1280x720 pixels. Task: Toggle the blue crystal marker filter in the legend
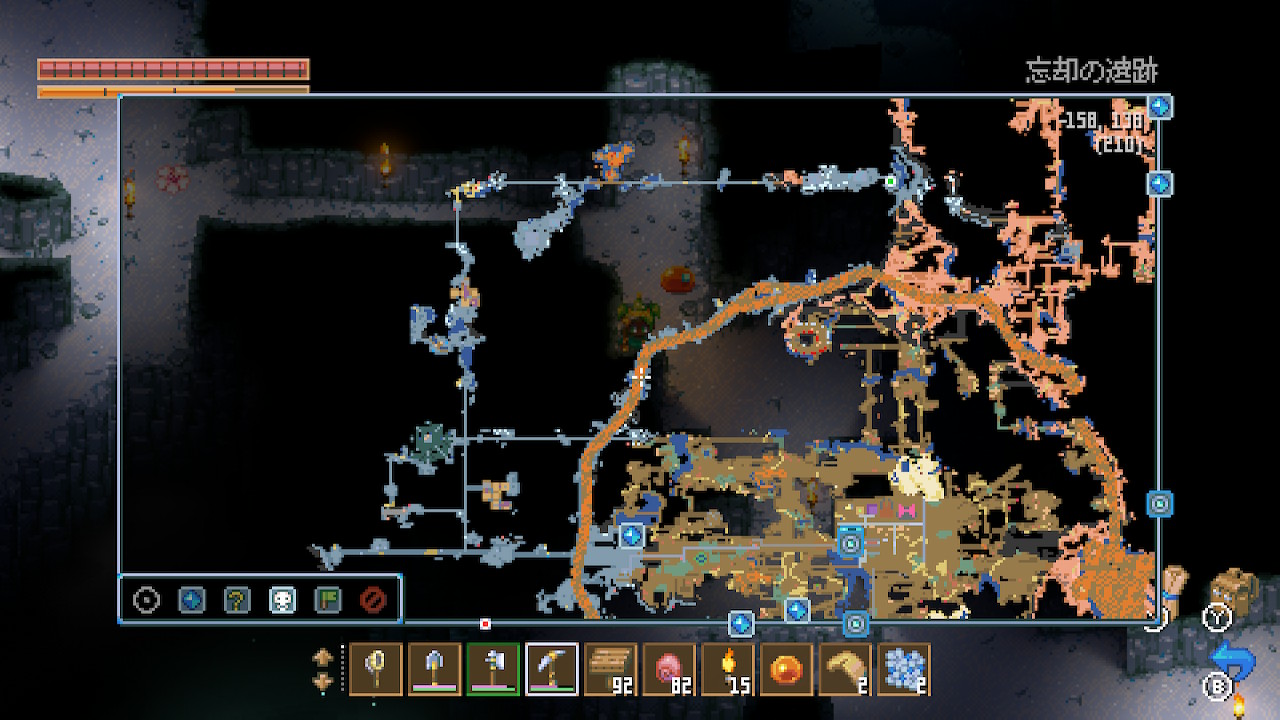pos(191,600)
